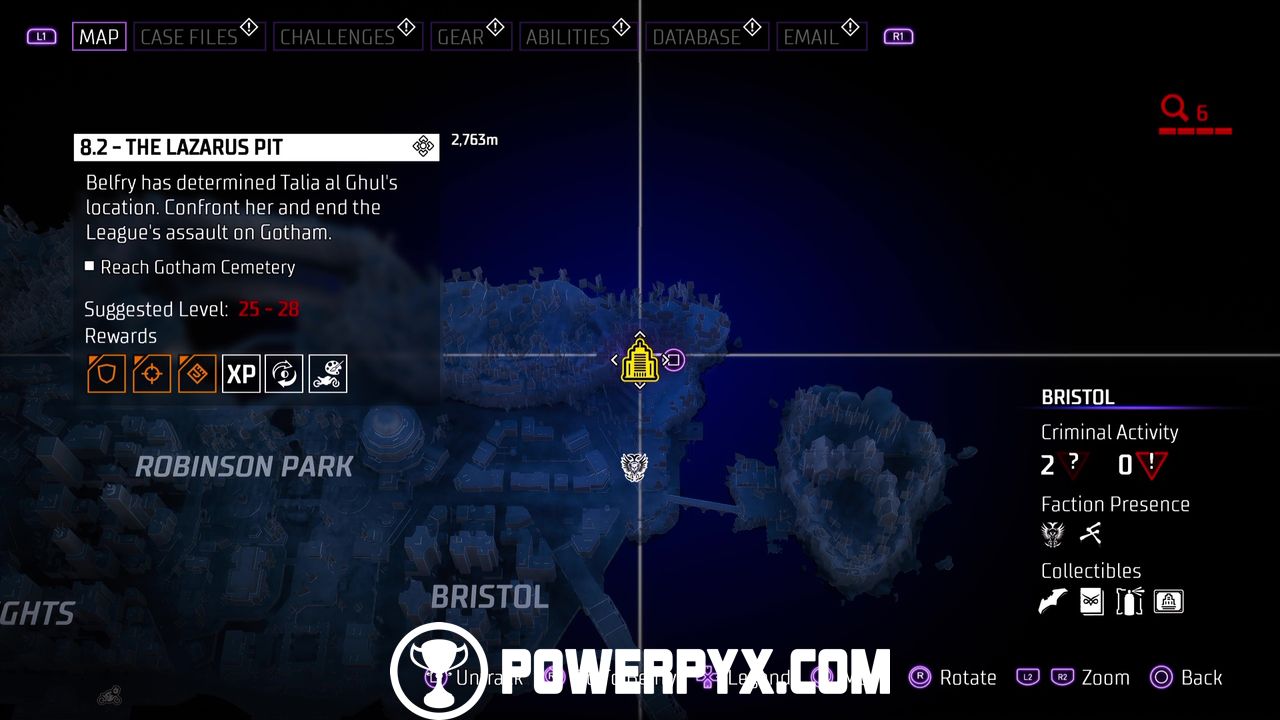Click the faction emblem map marker
Viewport: 1280px width, 720px height.
(634, 466)
